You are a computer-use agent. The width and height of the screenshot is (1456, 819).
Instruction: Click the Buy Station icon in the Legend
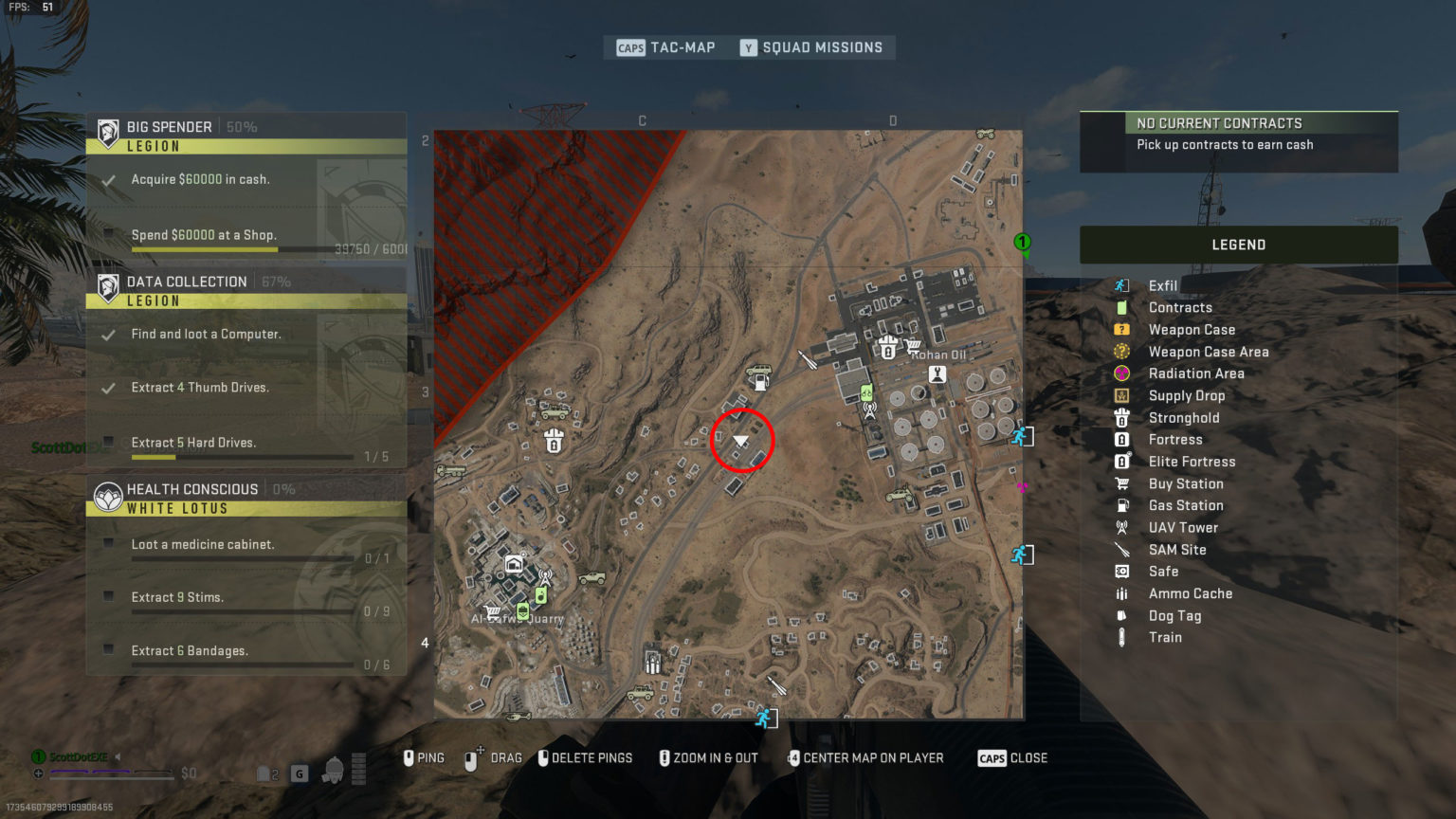(1123, 483)
